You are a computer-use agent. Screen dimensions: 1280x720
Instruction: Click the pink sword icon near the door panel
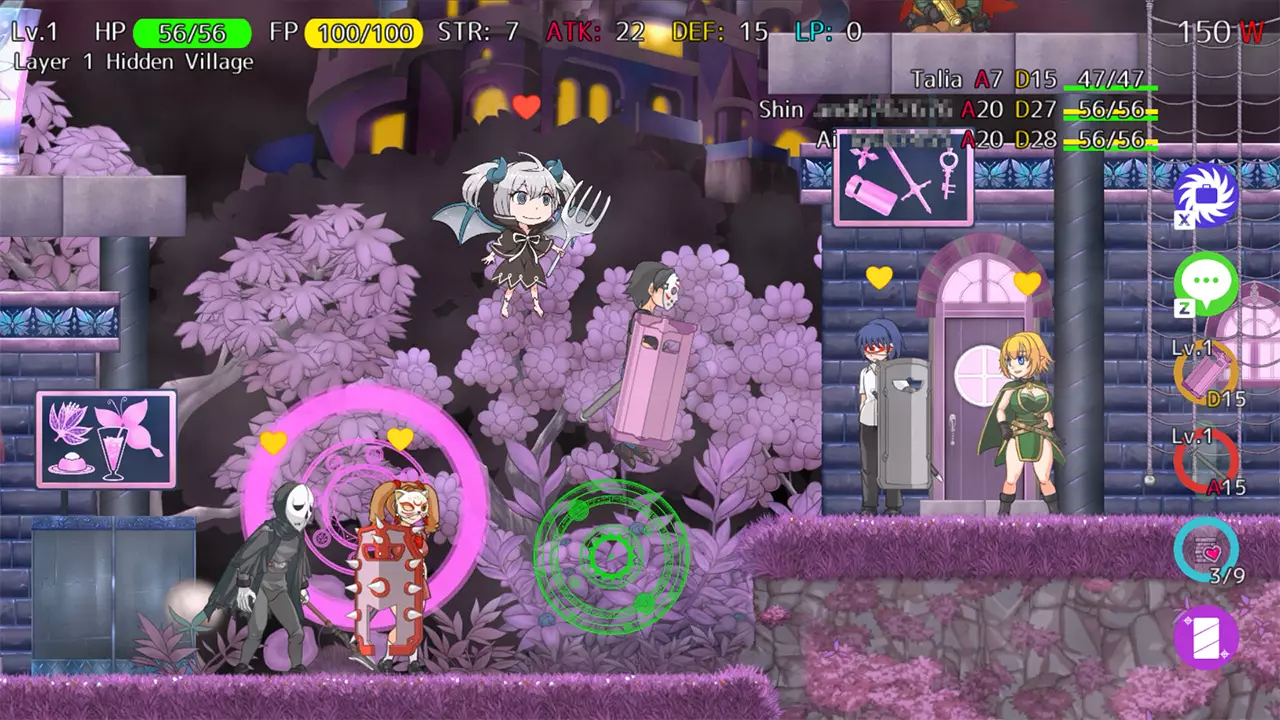(915, 180)
